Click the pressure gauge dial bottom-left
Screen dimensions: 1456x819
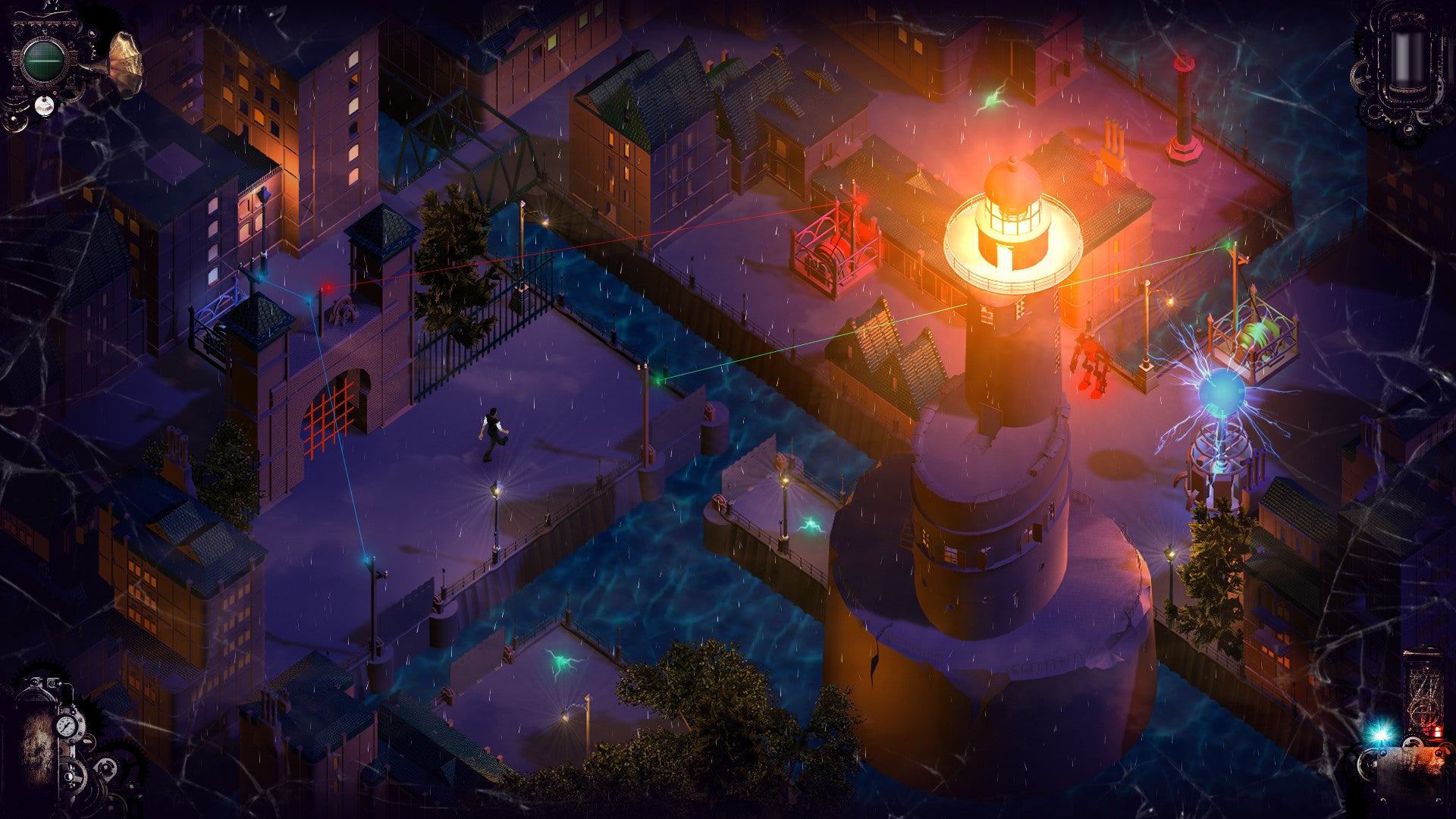point(66,726)
